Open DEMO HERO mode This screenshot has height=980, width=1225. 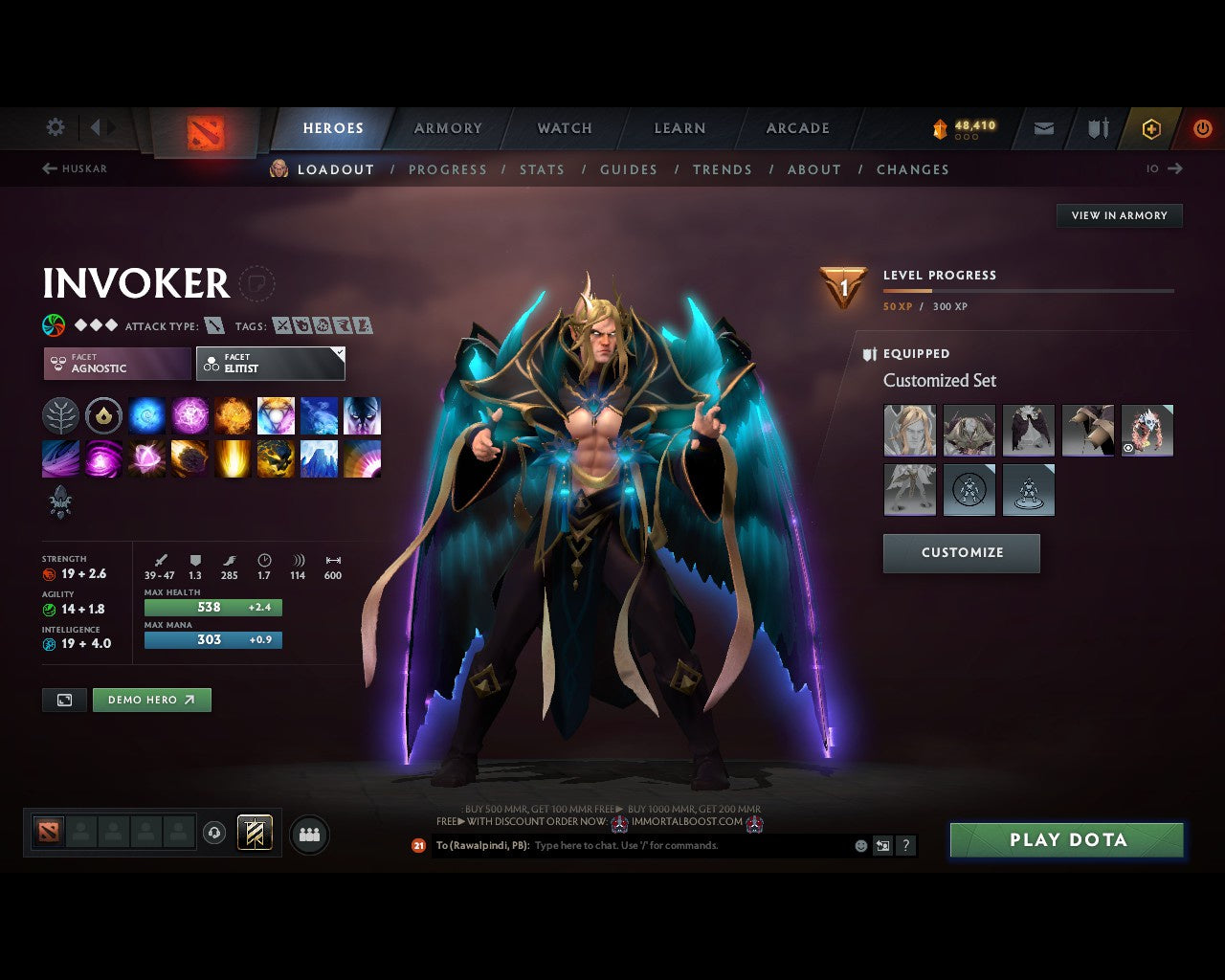tap(151, 700)
